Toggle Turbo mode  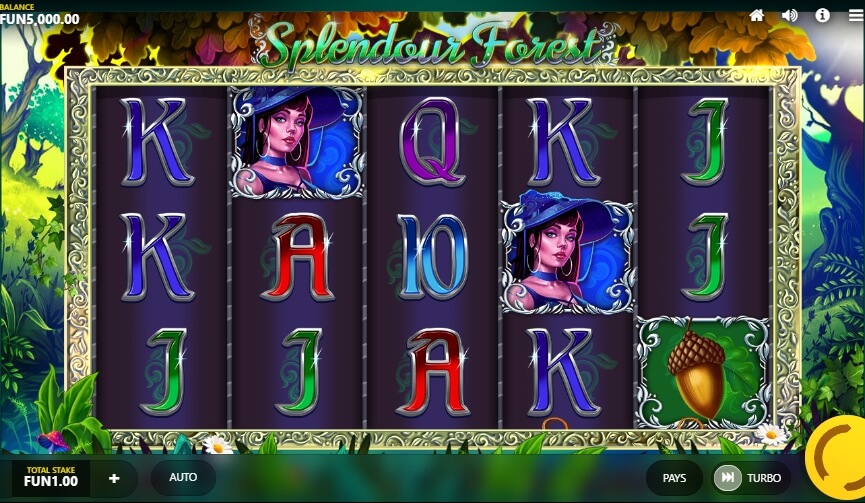pyautogui.click(x=750, y=478)
